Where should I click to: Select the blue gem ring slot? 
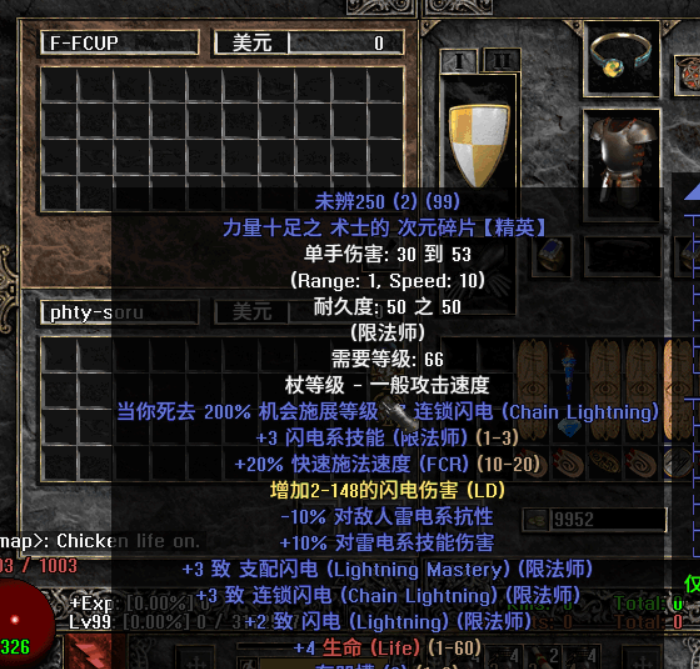pos(553,256)
